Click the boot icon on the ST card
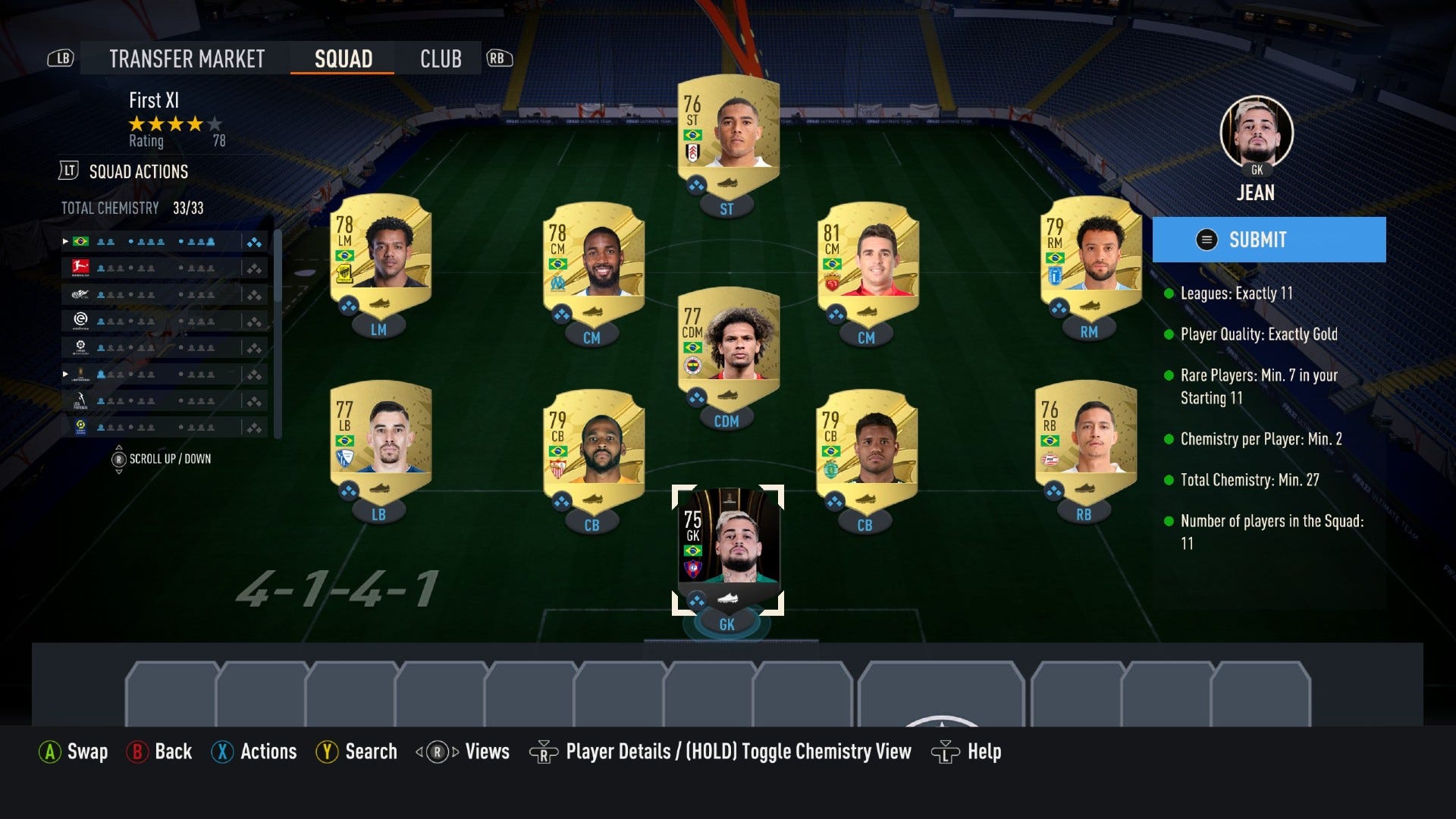This screenshot has width=1456, height=819. [x=730, y=183]
